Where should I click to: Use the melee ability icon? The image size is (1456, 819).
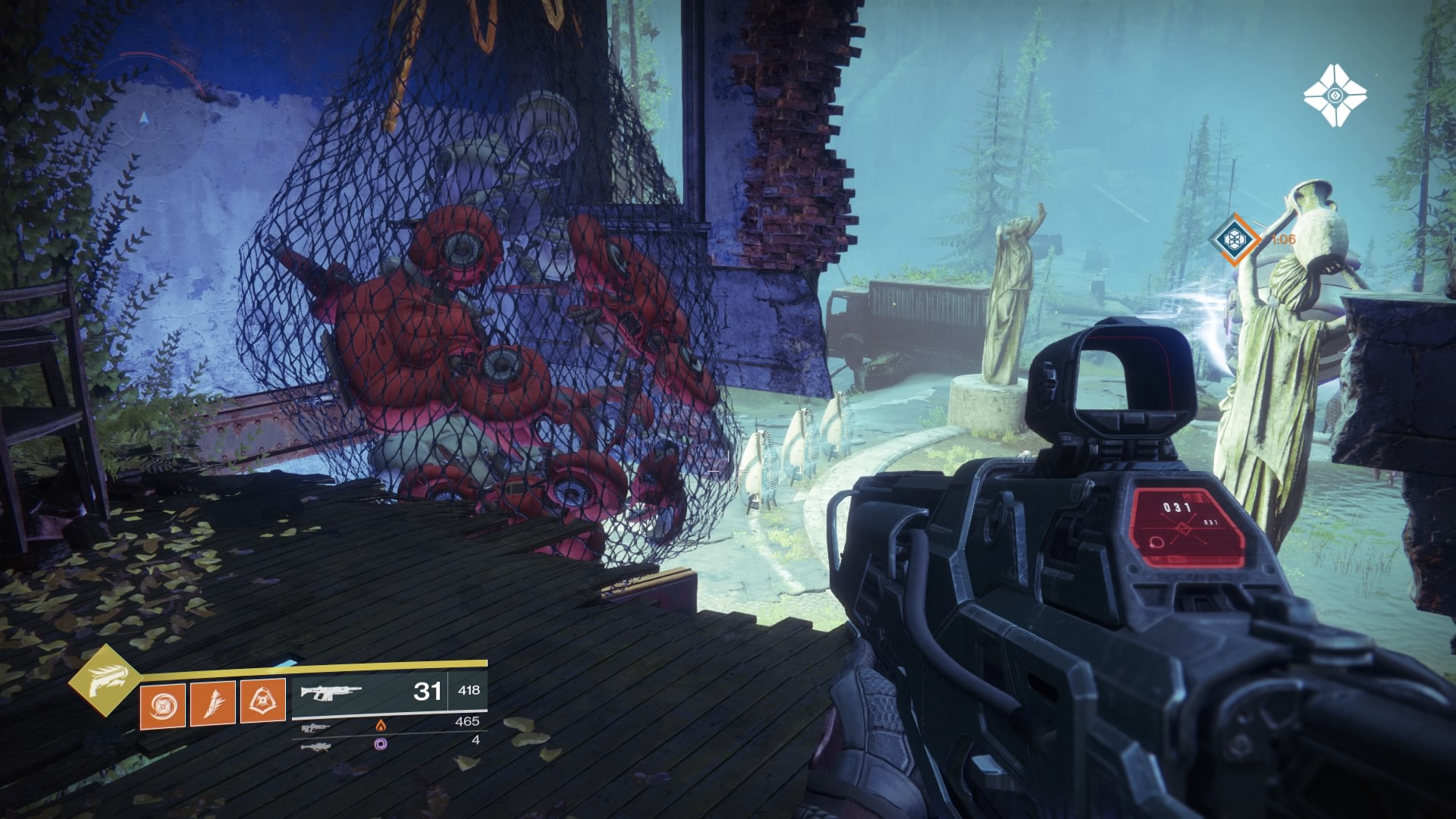click(x=213, y=703)
